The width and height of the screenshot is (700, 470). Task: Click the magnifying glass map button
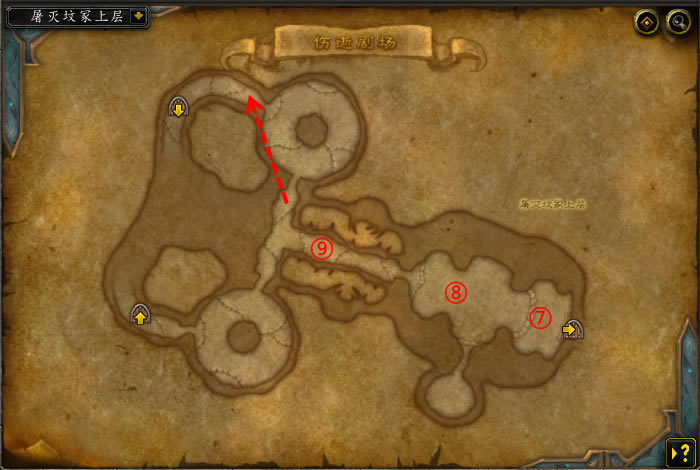[678, 21]
